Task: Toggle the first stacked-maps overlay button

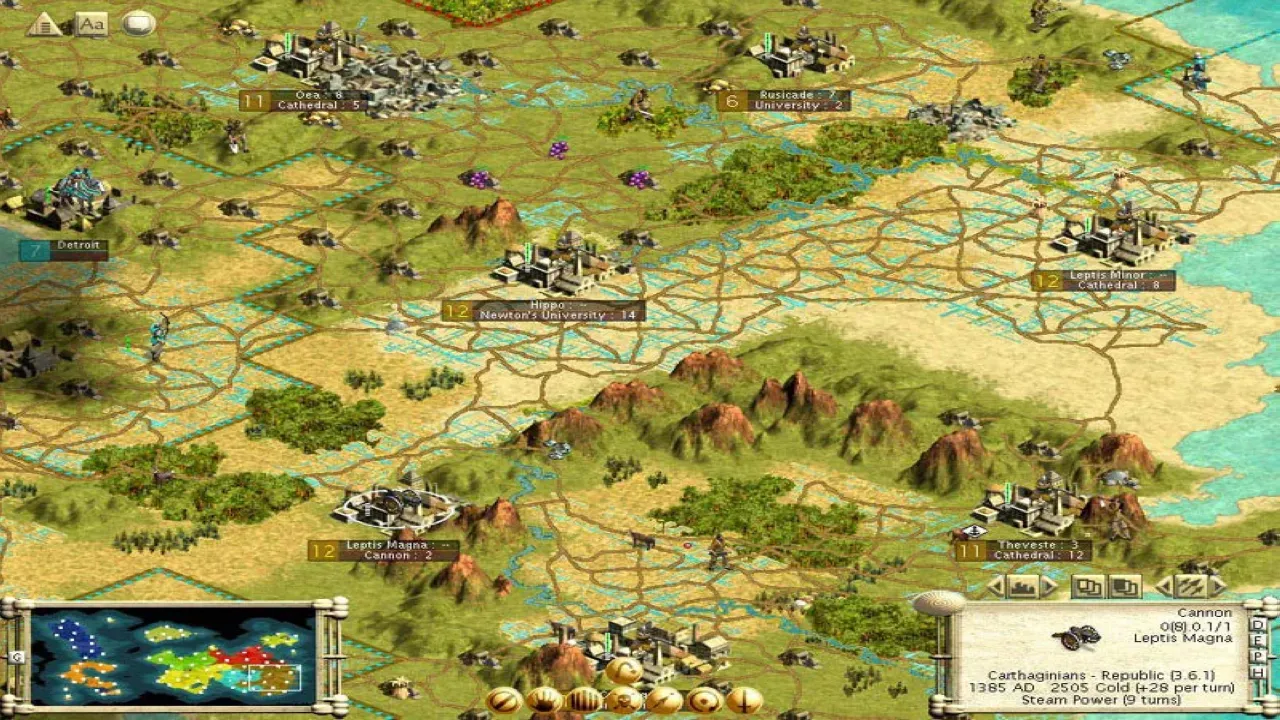Action: [1089, 587]
